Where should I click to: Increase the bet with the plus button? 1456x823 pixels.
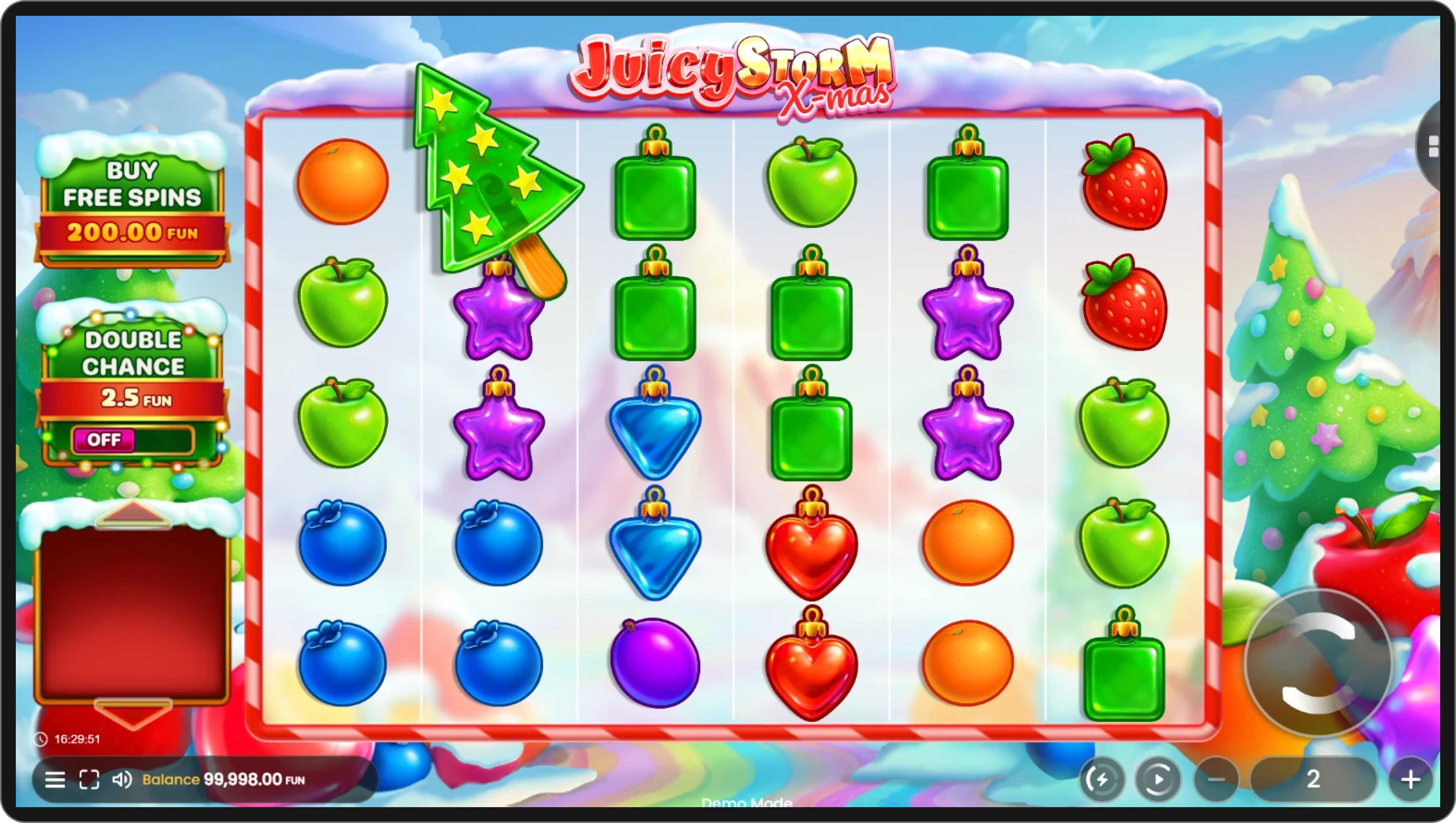pyautogui.click(x=1410, y=780)
